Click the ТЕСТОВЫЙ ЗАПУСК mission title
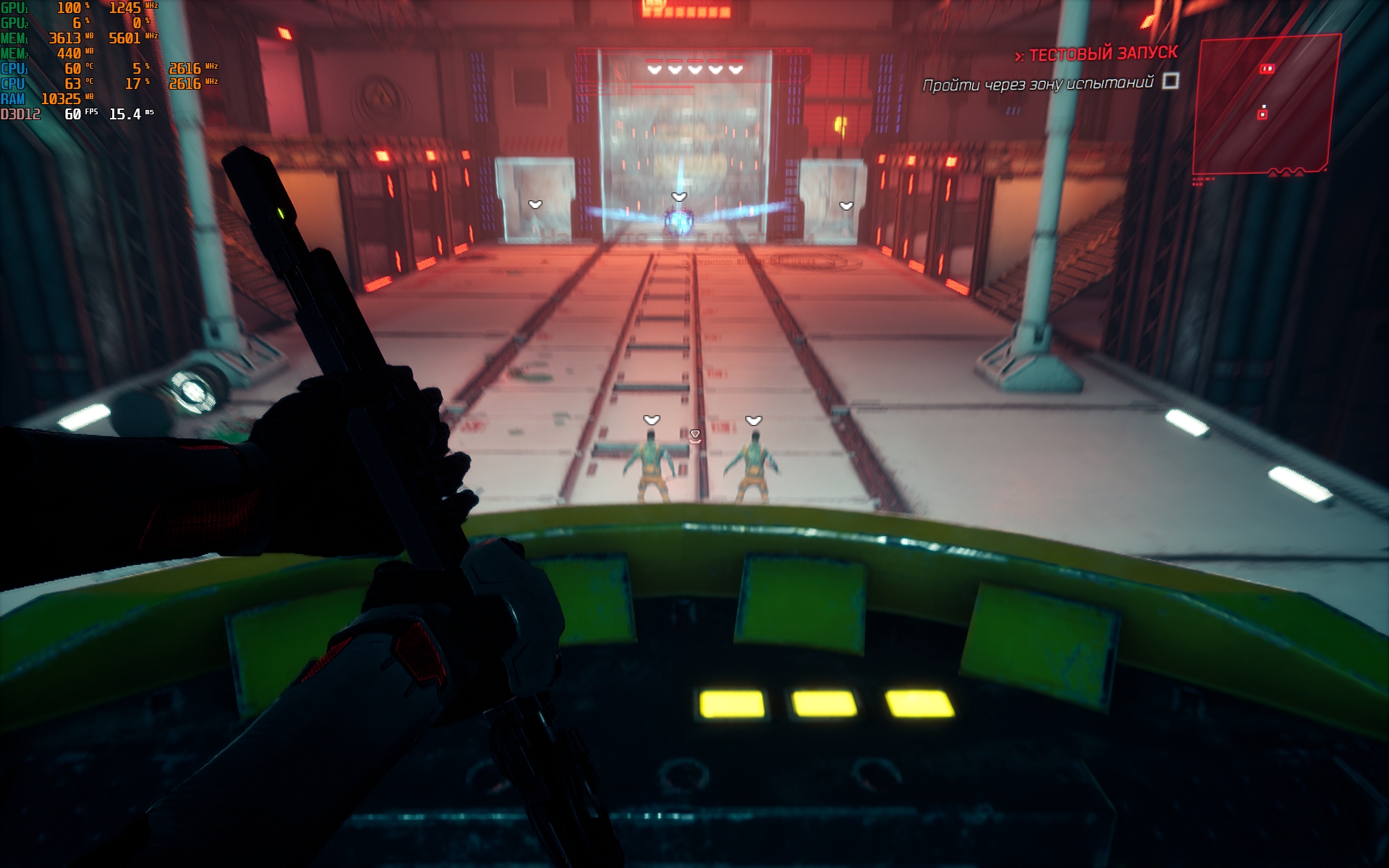Screen dimensions: 1389x868 pyautogui.click(x=1103, y=54)
